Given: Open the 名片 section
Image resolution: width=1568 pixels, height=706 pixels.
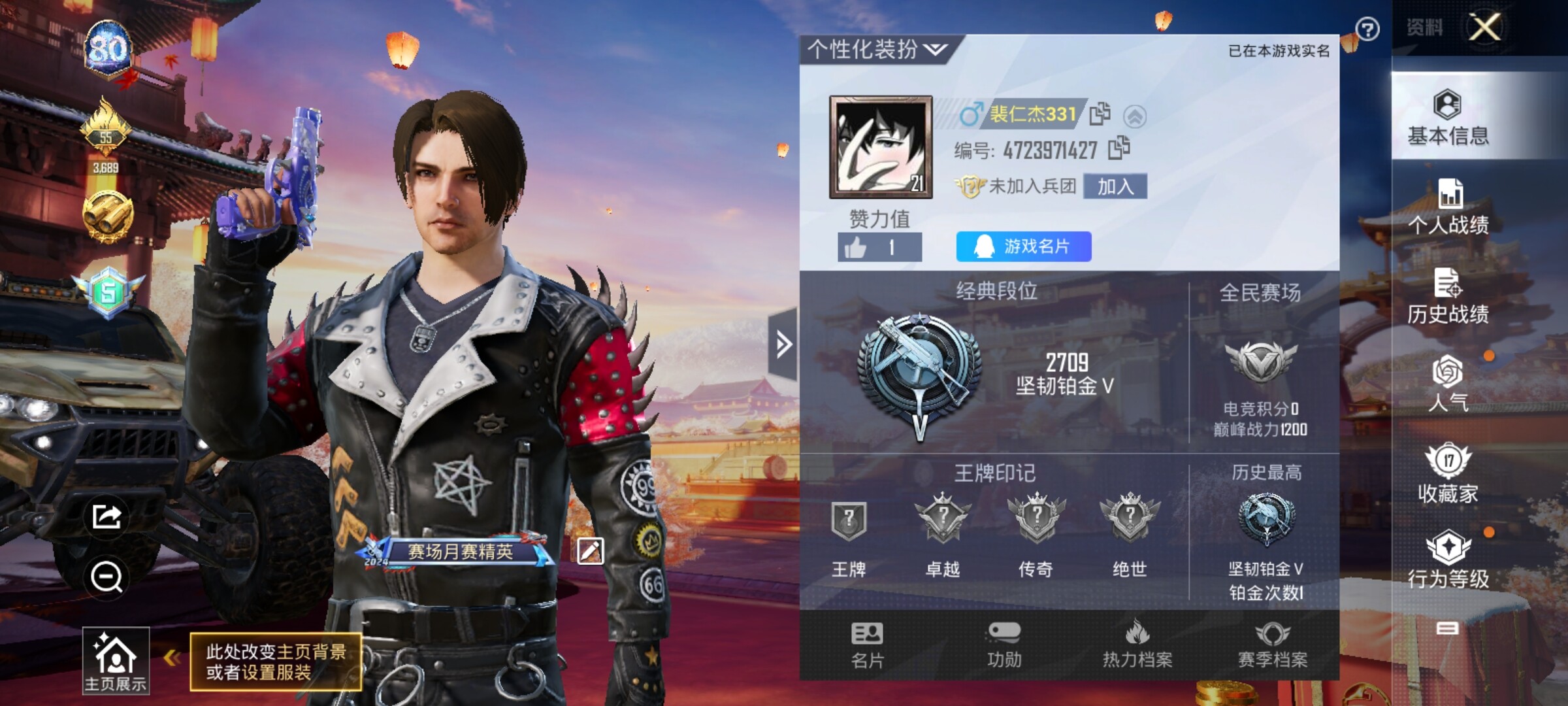Looking at the screenshot, I should [867, 645].
